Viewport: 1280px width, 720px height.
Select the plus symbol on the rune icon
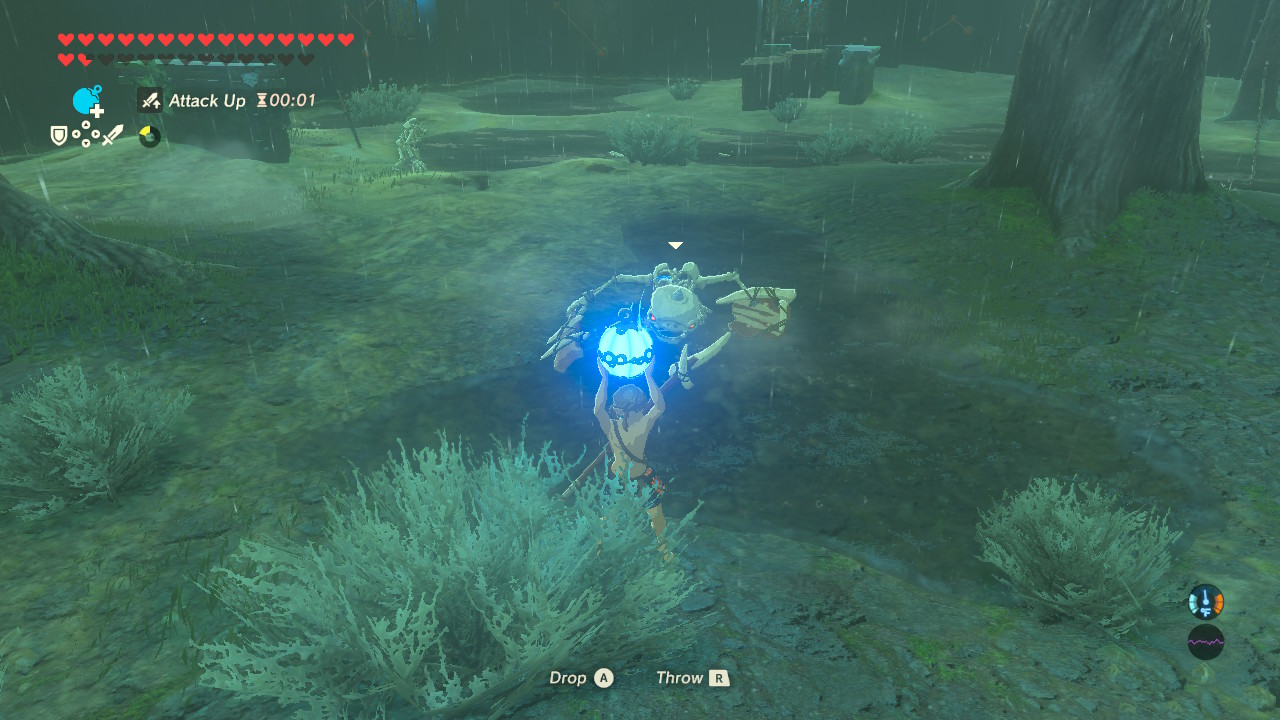pos(96,111)
